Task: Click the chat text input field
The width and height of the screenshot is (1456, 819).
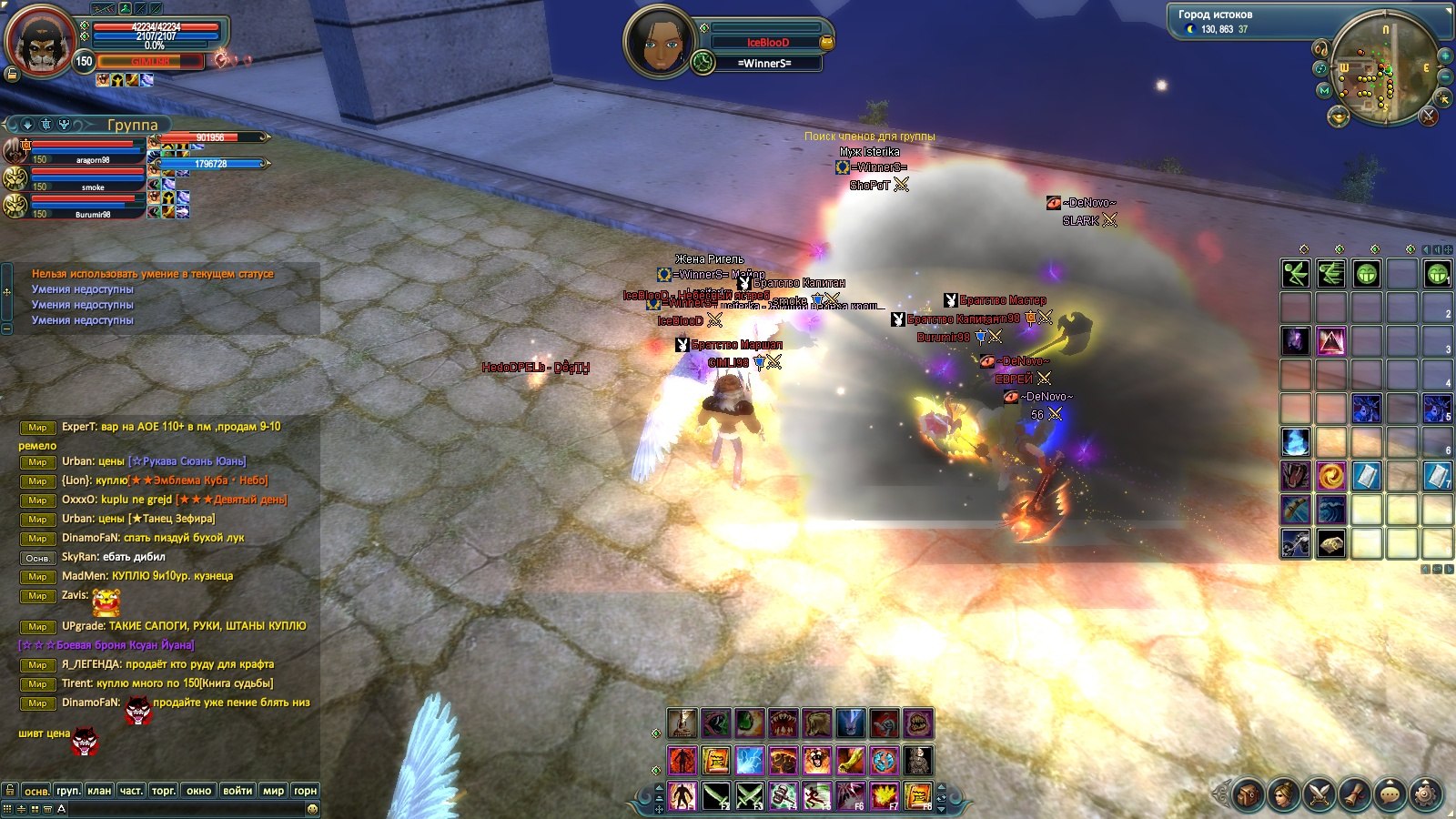Action: 182,808
